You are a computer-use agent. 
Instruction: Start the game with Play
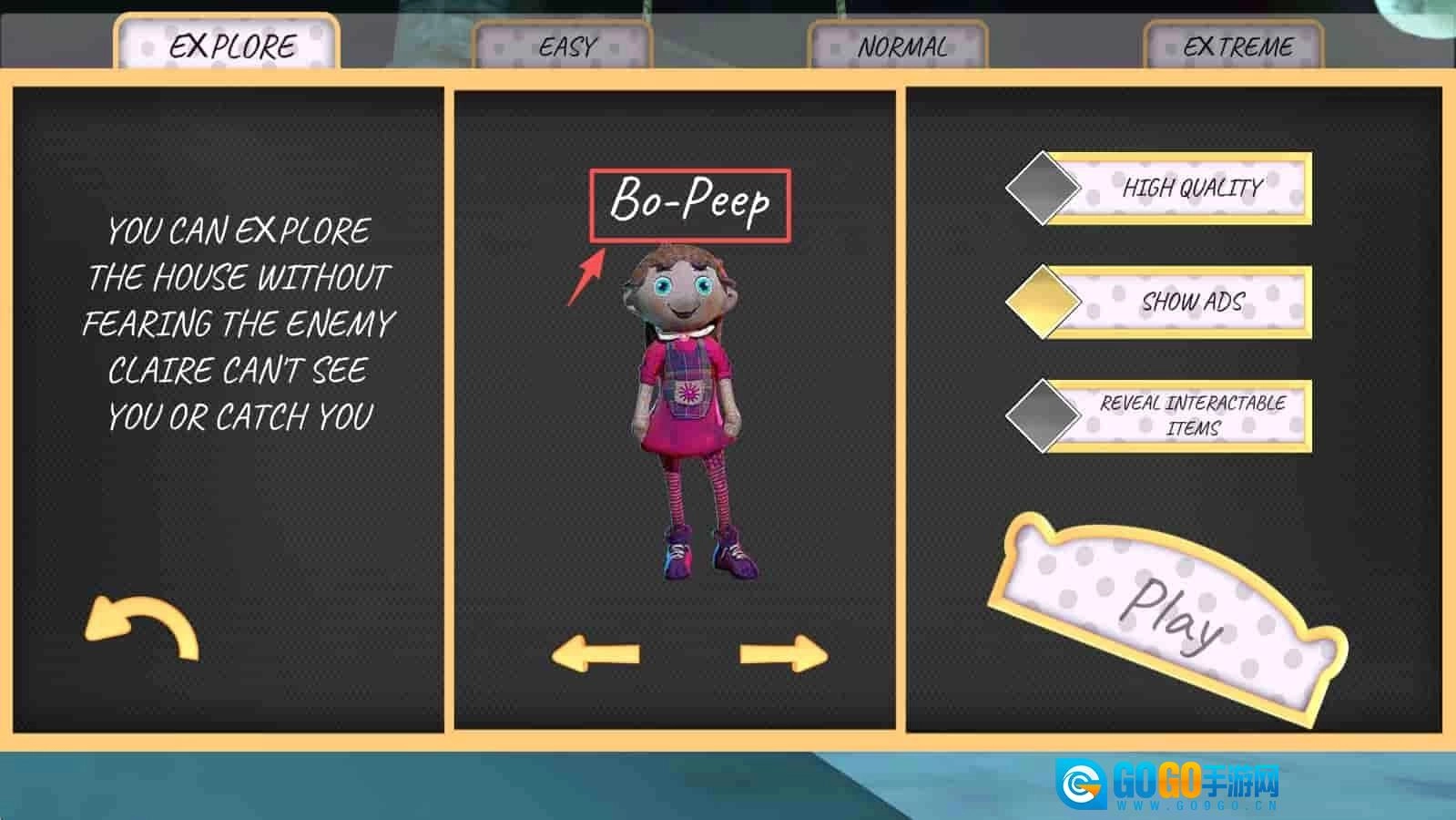pos(1169,611)
